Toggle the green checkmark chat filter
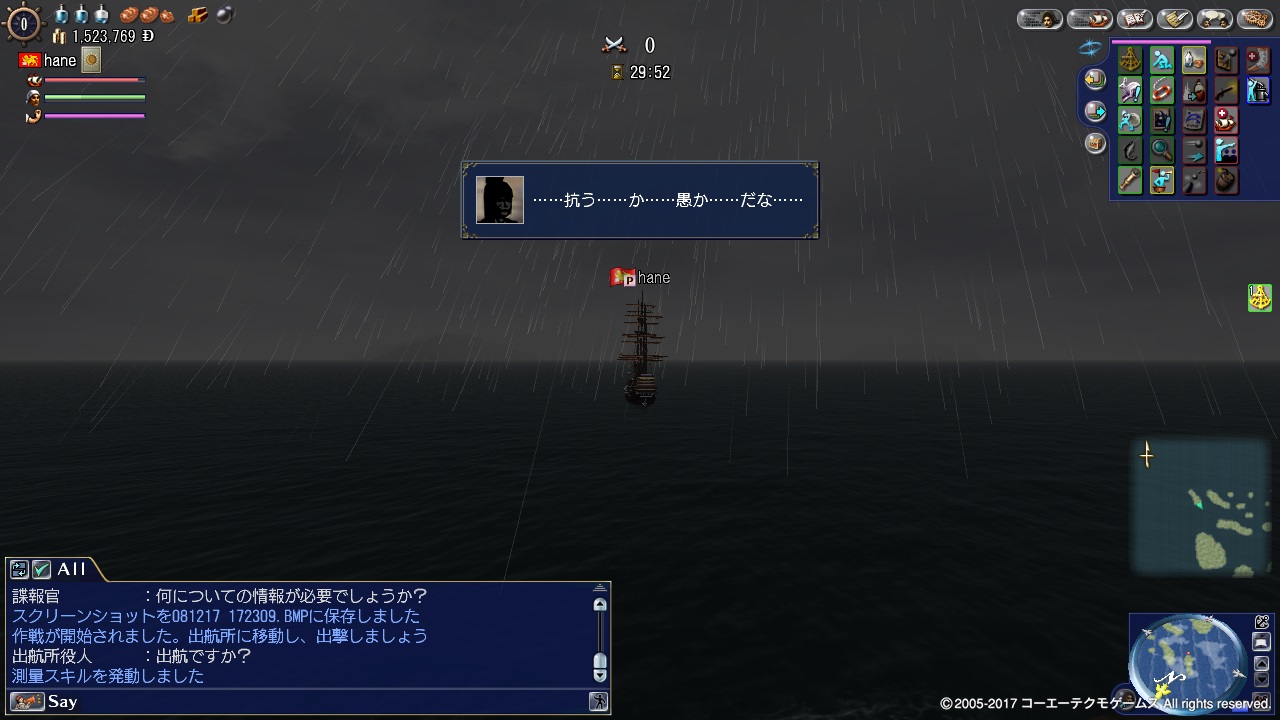Viewport: 1280px width, 720px height. tap(41, 569)
